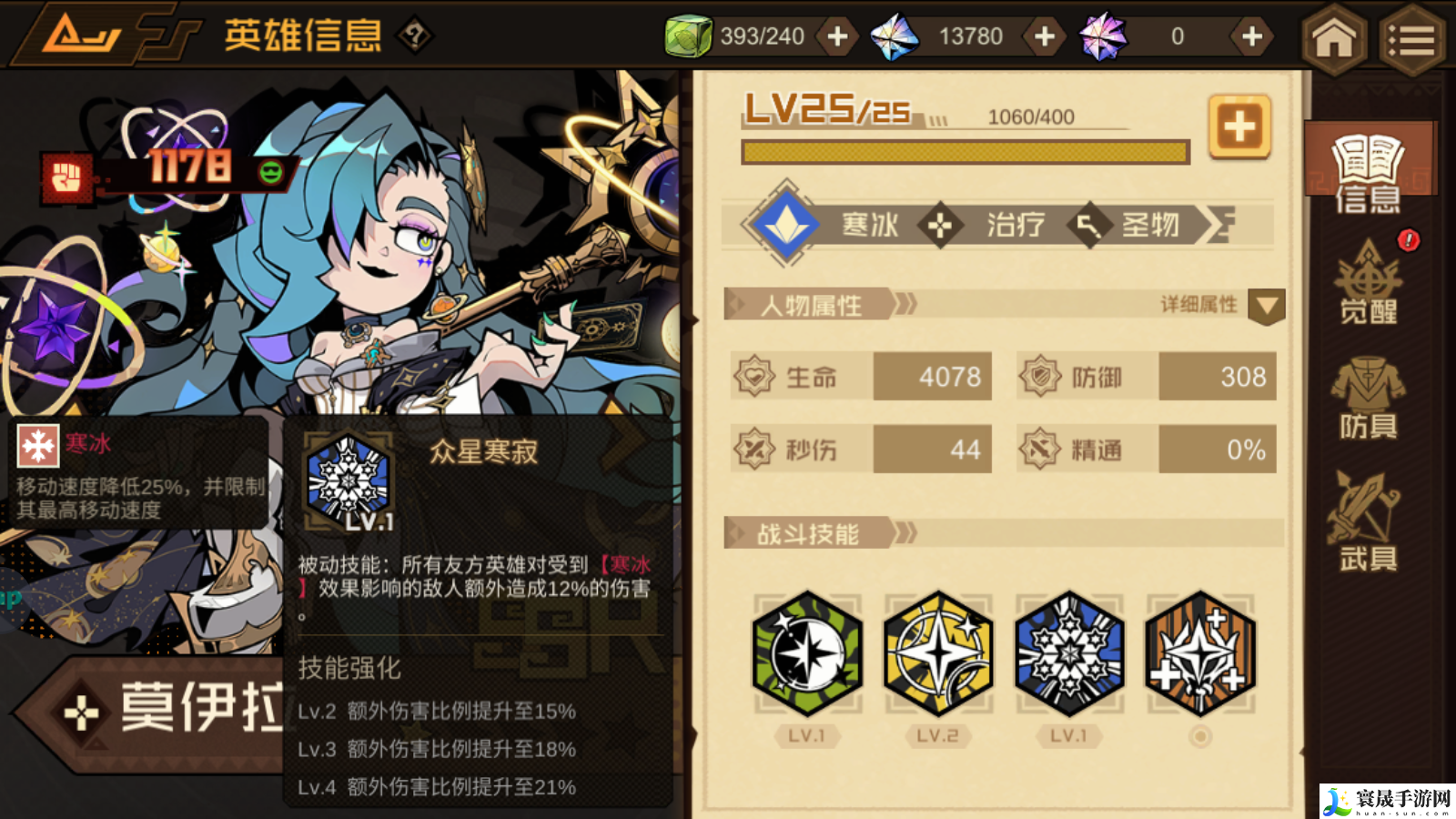Add more purple crystal currency
Viewport: 1456px width, 819px height.
coord(1252,36)
